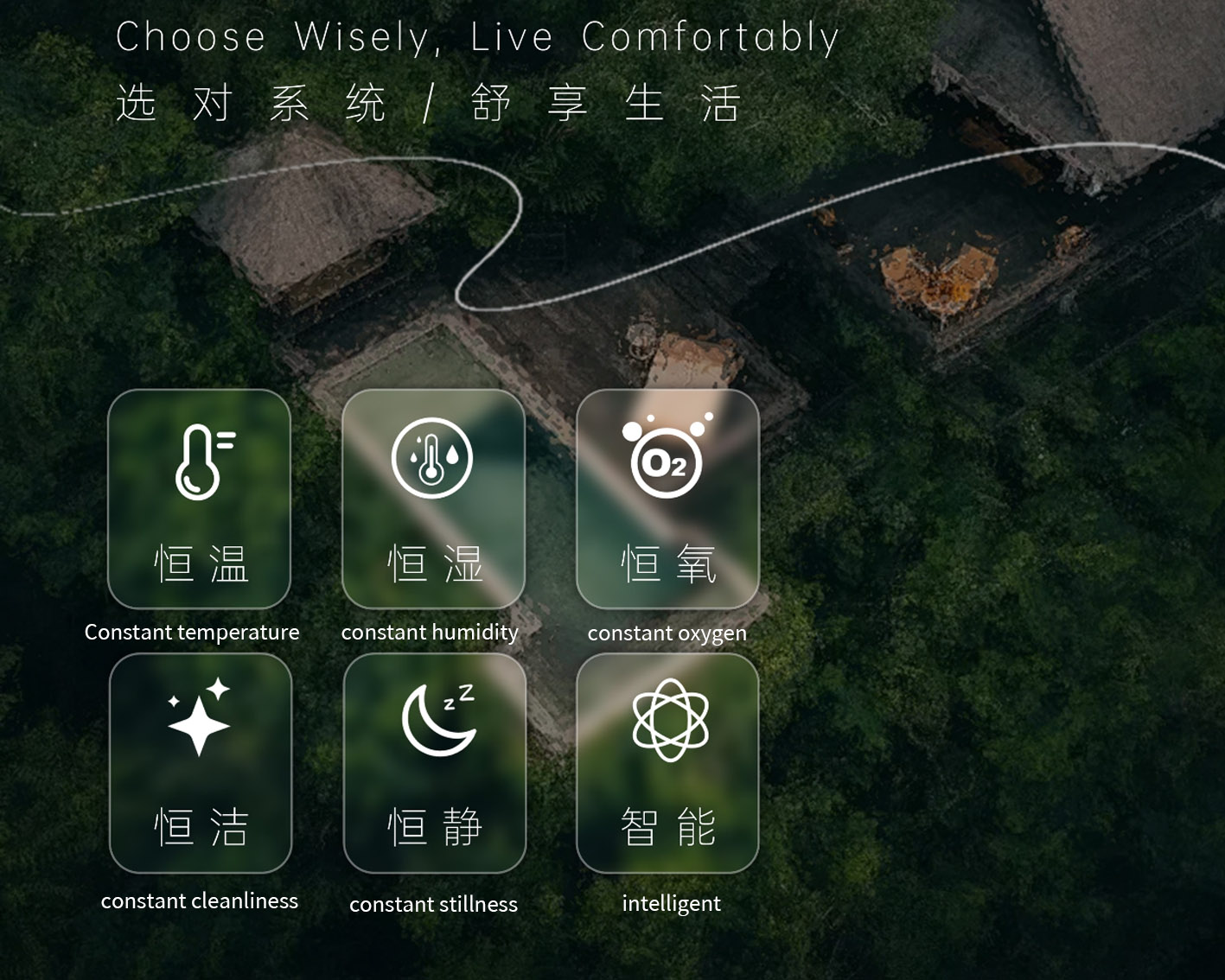Choose the constant humidity tile
Viewport: 1225px width, 980px height.
click(x=433, y=499)
